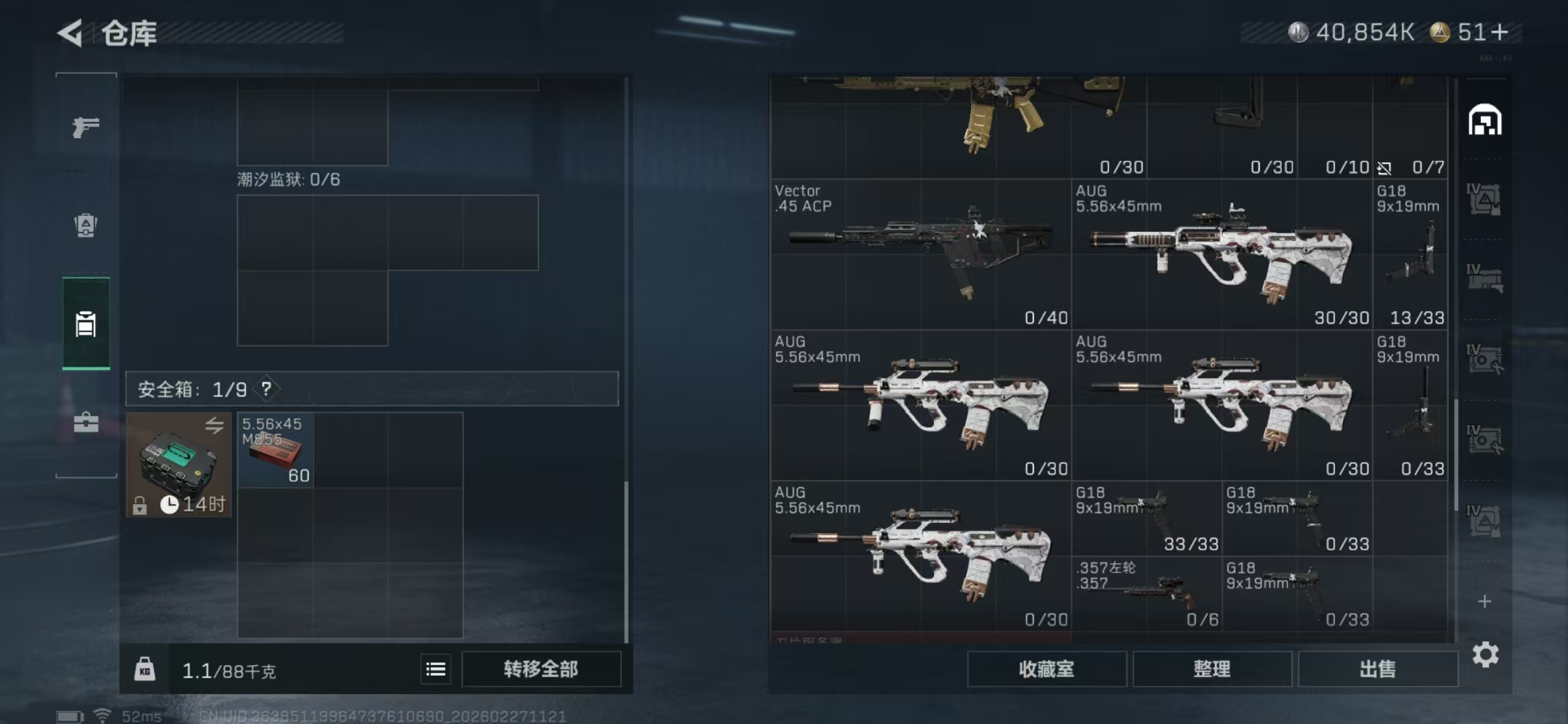Select the pistol weapons tab in left sidebar
Screen dimensions: 1568x724
[84, 127]
